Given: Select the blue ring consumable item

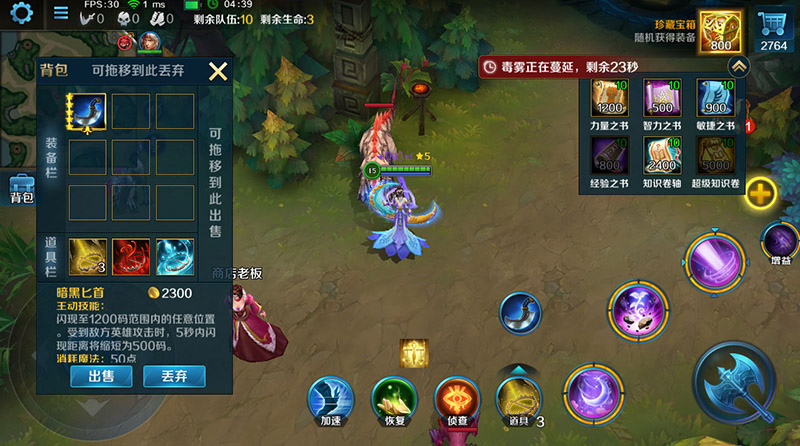Looking at the screenshot, I should click(174, 256).
